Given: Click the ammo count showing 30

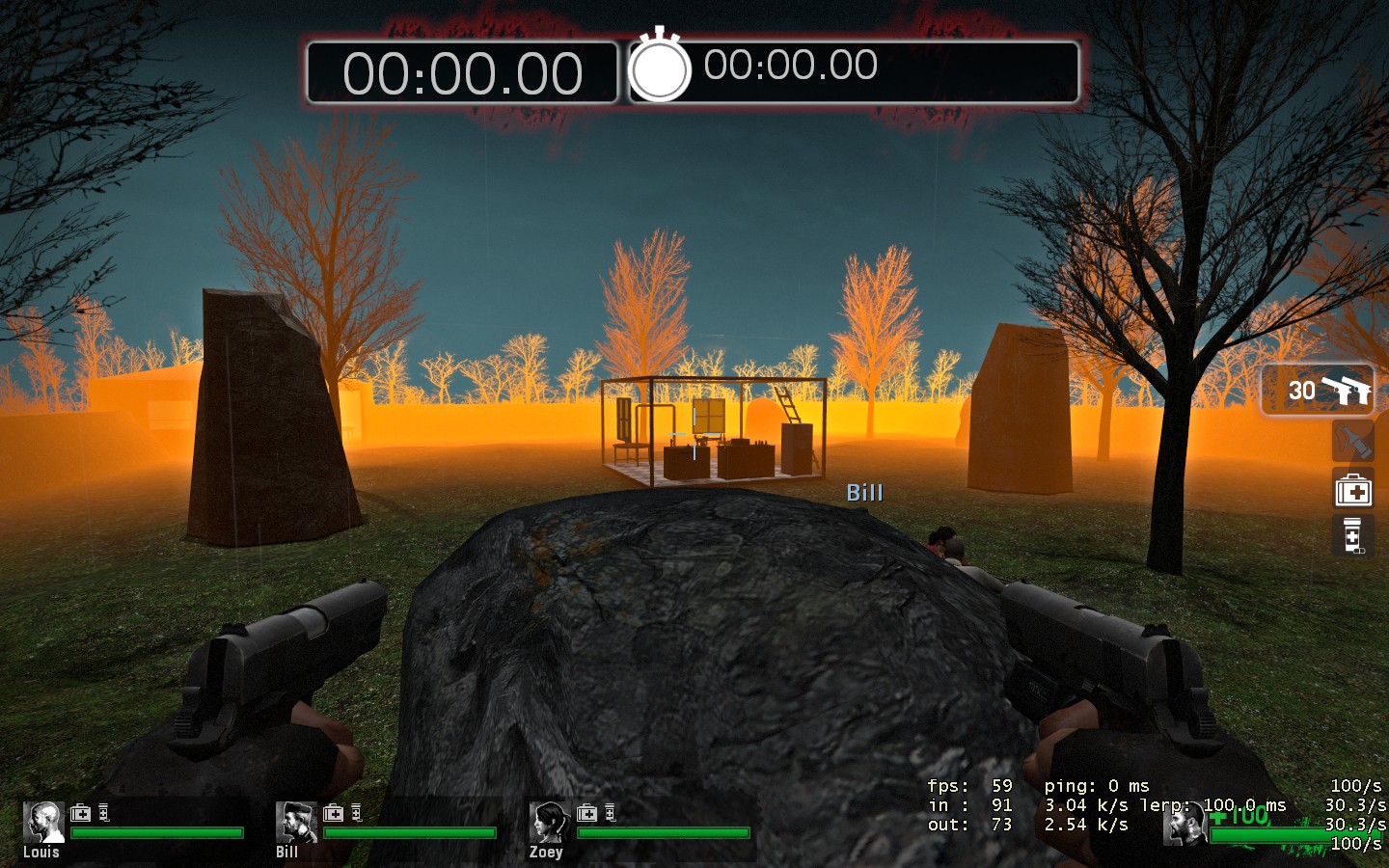Looking at the screenshot, I should (x=1304, y=390).
